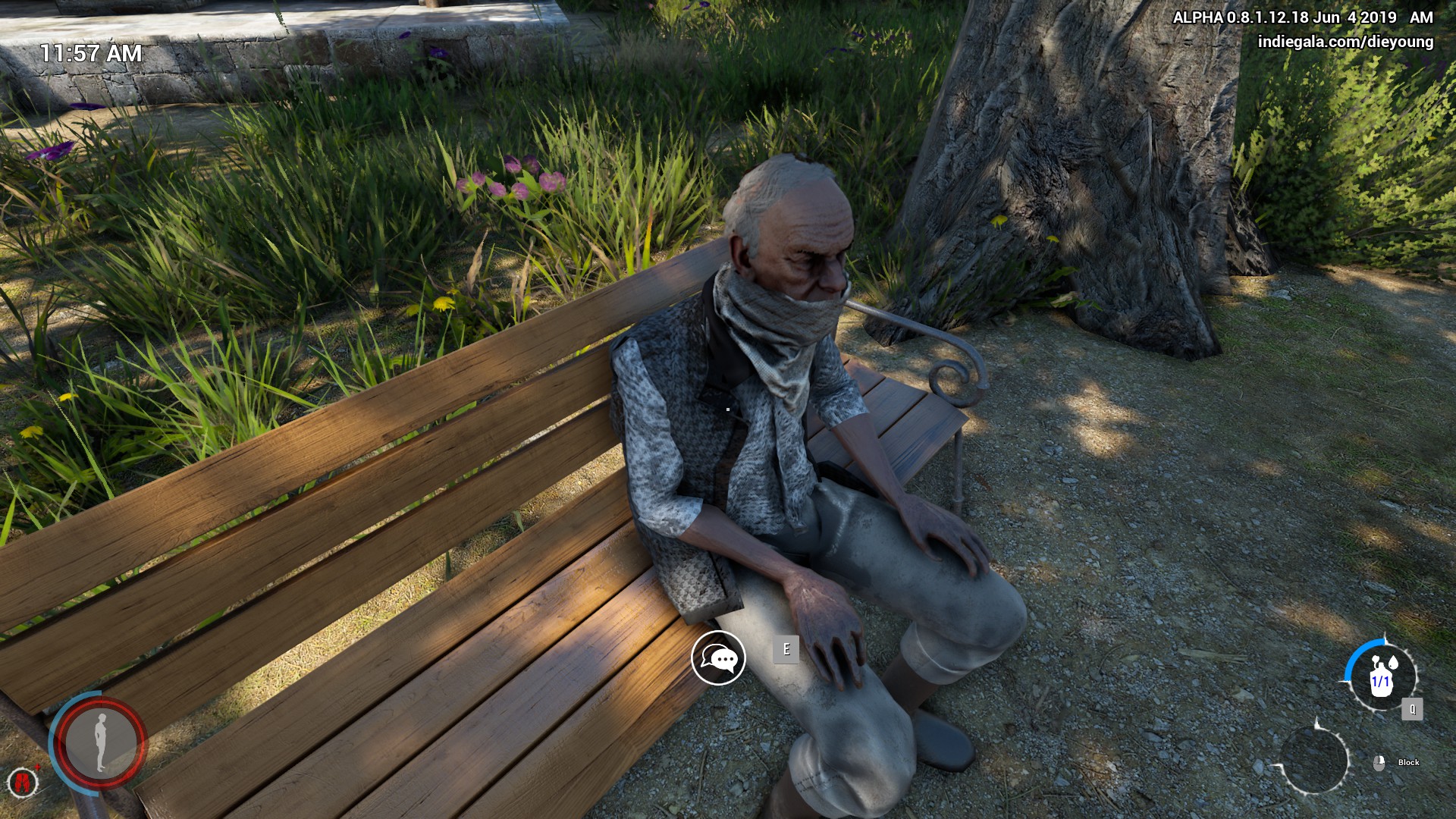Click the empty weapon slot beside Block
1456x819 pixels.
coord(1314,760)
